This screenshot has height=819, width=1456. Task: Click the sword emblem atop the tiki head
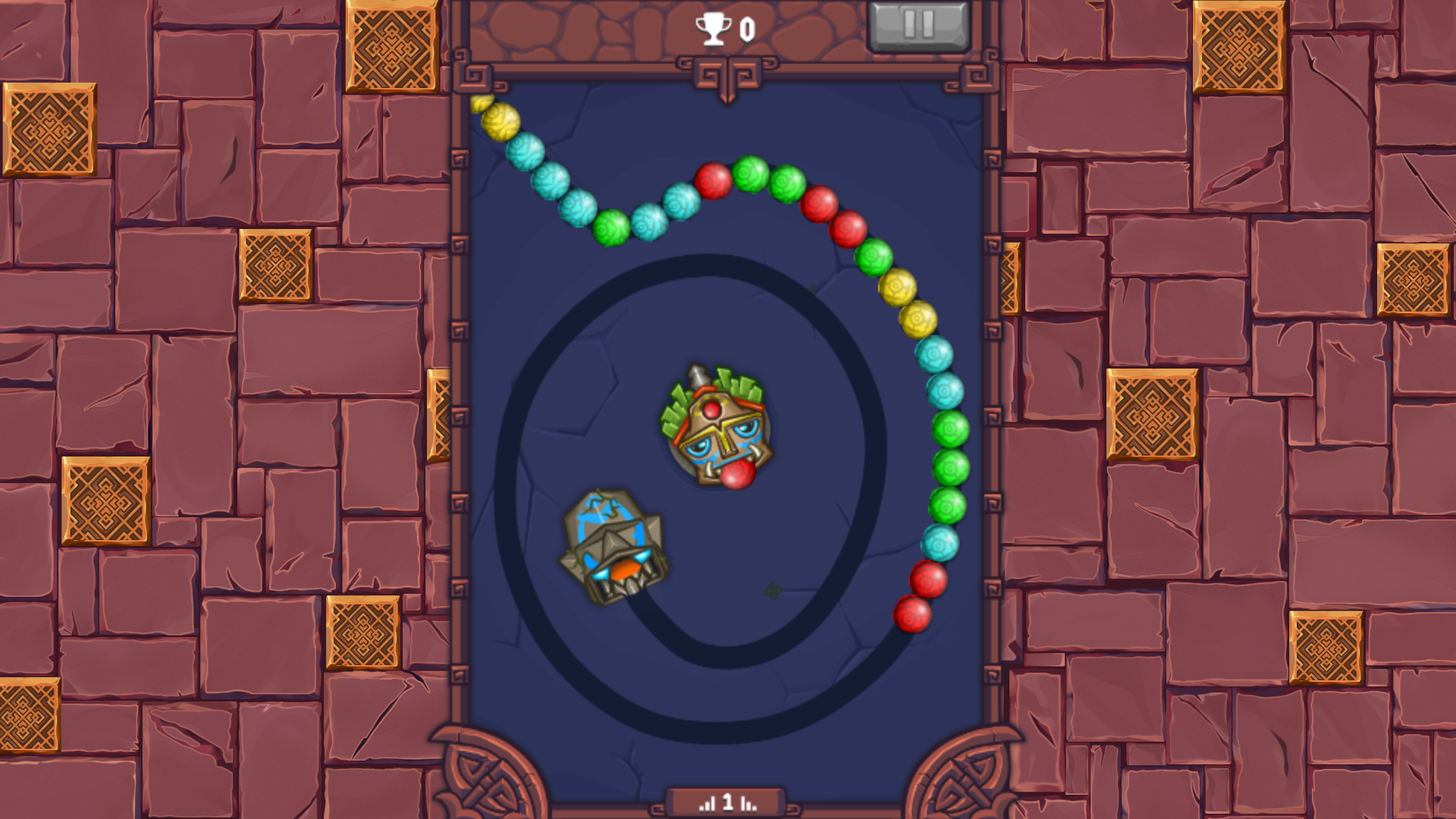pyautogui.click(x=699, y=374)
